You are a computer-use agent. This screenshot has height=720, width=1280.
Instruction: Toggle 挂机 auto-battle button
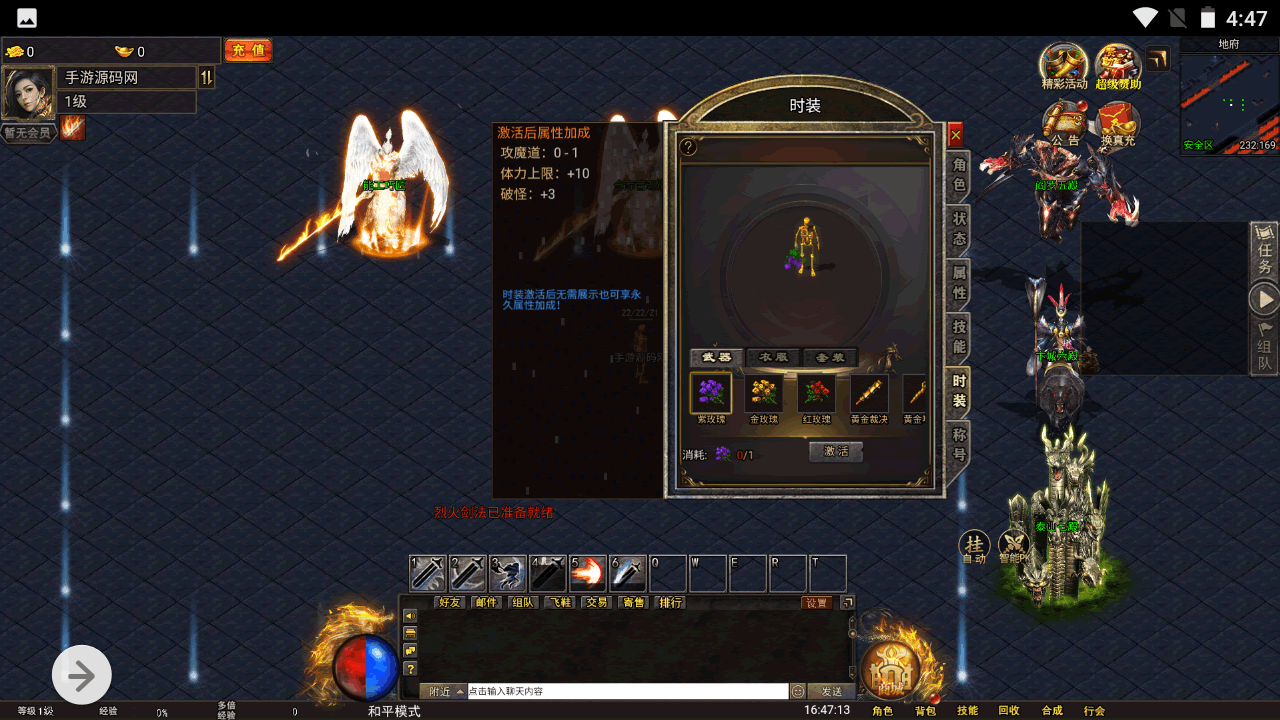point(974,546)
